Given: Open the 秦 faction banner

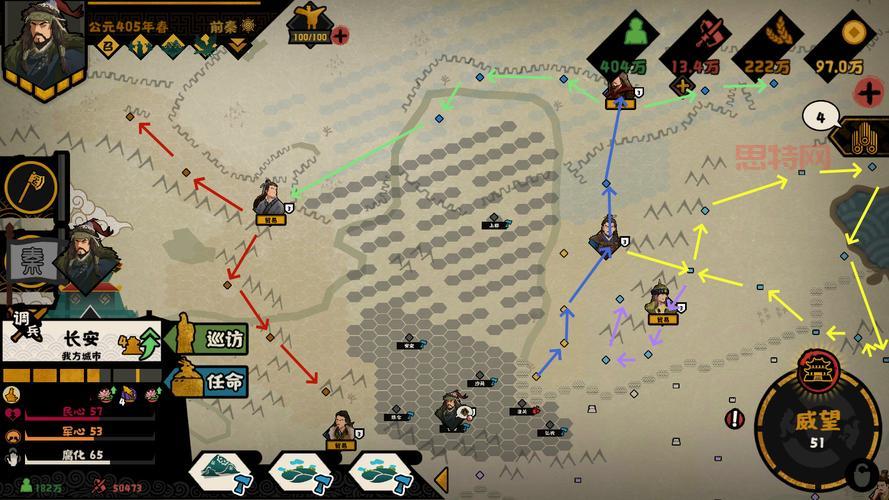Looking at the screenshot, I should 33,260.
